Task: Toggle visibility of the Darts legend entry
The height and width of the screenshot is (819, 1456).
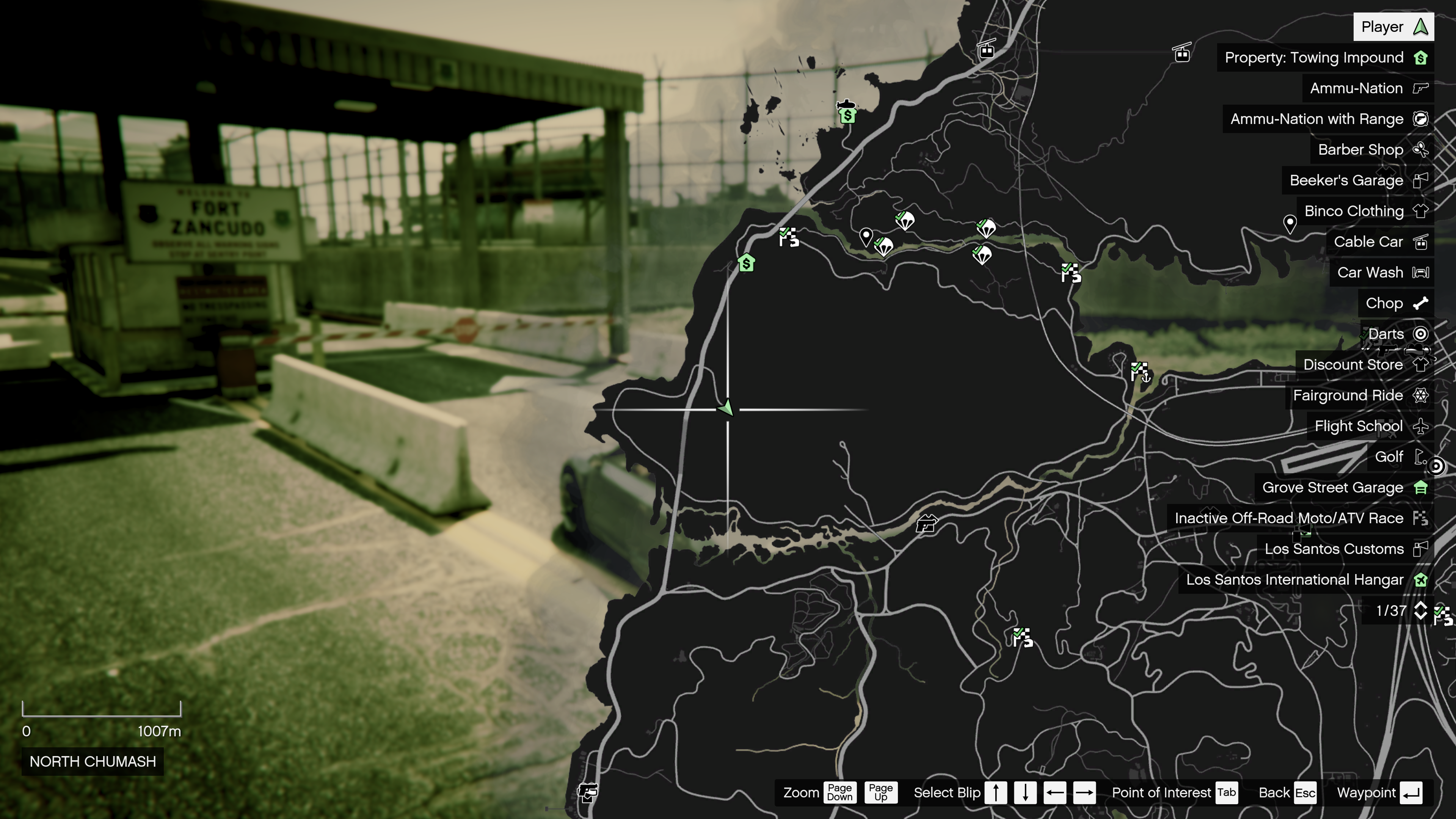Action: click(x=1420, y=334)
